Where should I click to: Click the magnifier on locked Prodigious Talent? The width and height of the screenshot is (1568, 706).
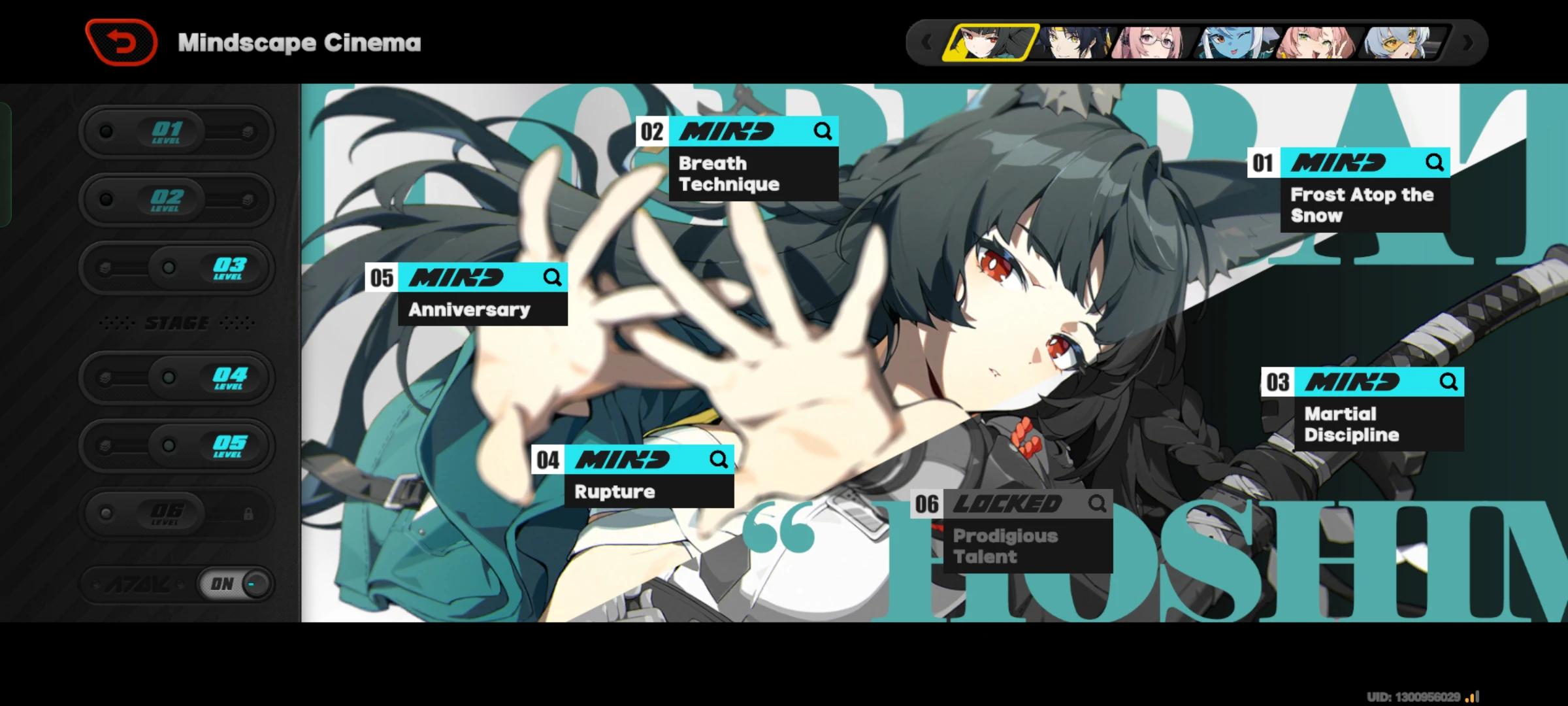(1098, 503)
